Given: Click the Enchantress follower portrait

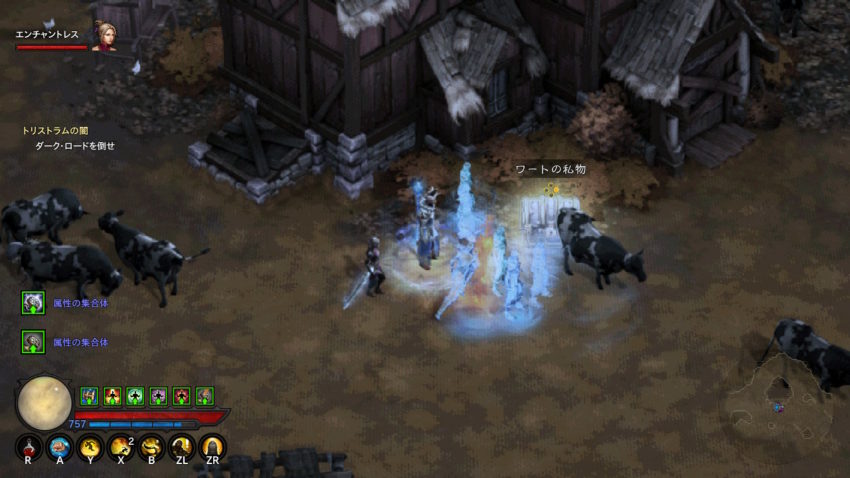Looking at the screenshot, I should tap(103, 35).
